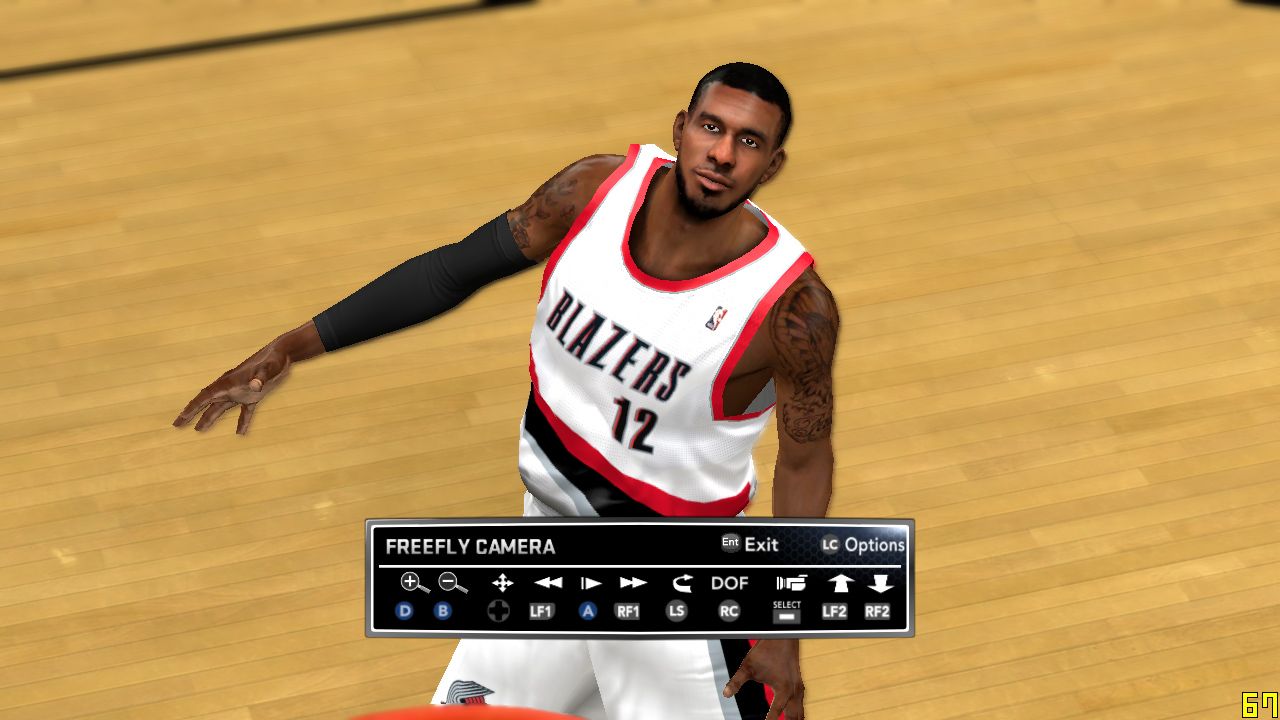1280x720 pixels.
Task: Rewind the replay with the double-left arrows
Action: click(547, 582)
